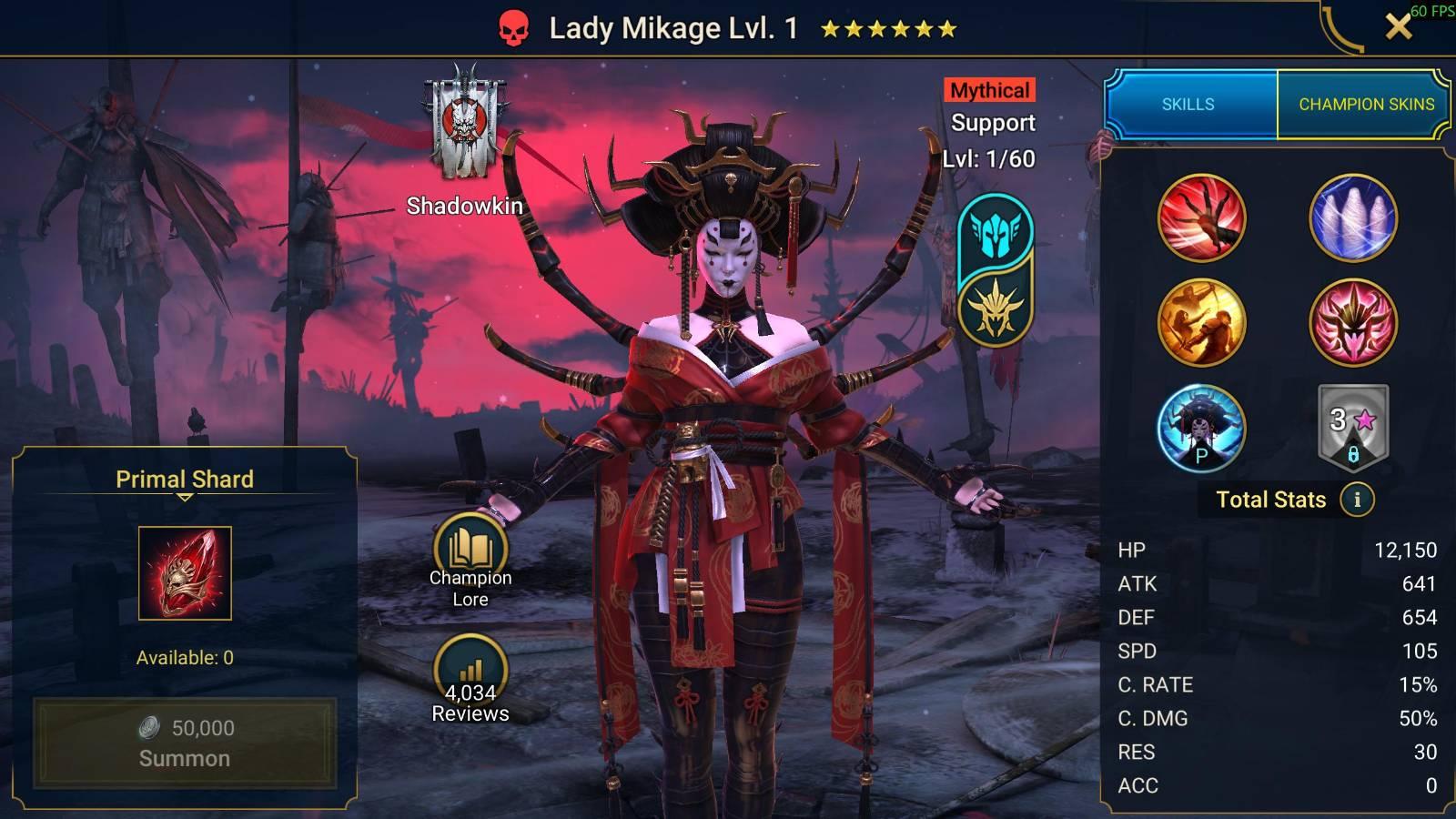View the blue passive skill portrait
This screenshot has height=819, width=1456.
1201,428
